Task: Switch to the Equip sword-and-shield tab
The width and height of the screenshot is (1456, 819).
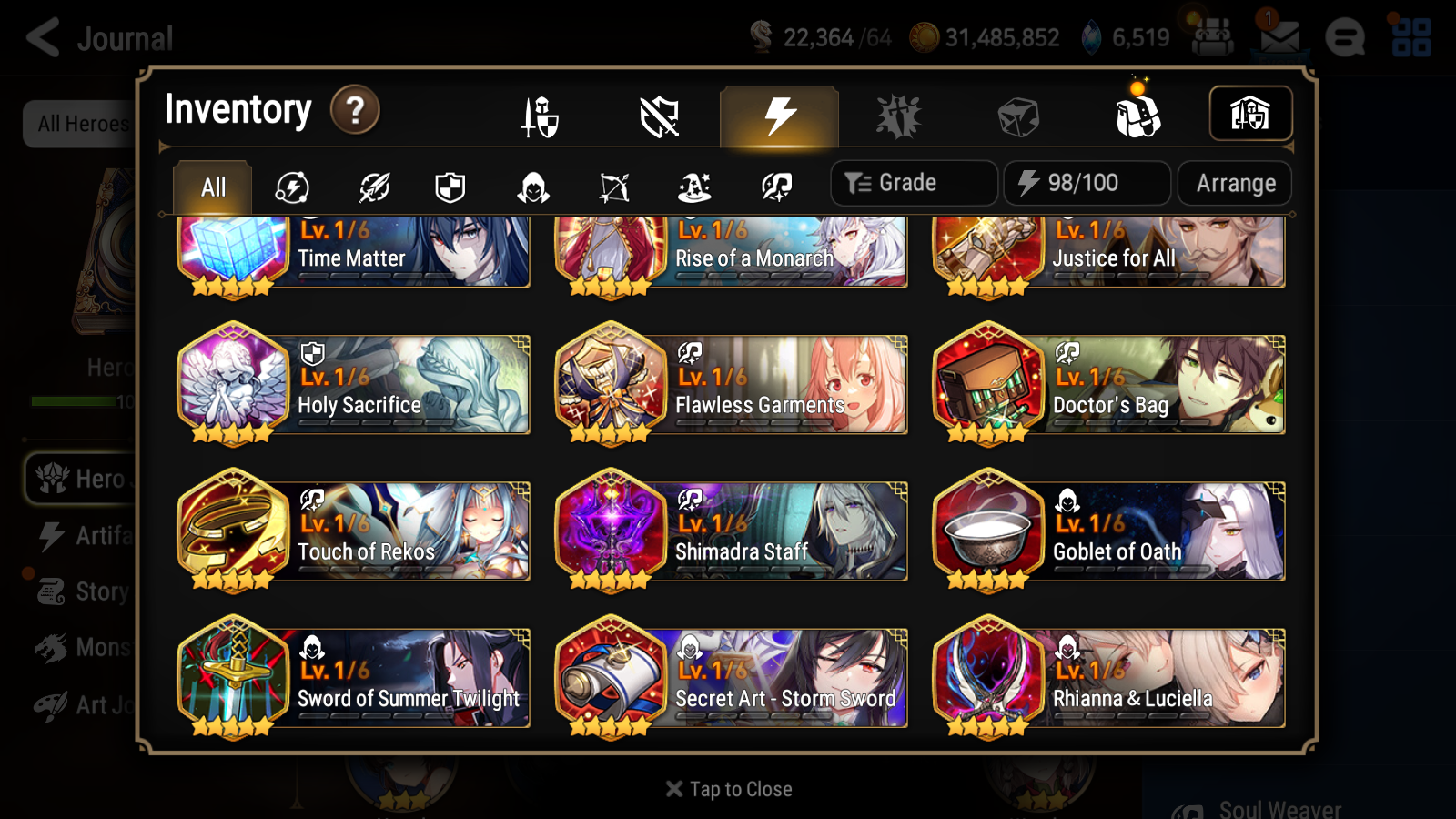Action: click(x=541, y=116)
